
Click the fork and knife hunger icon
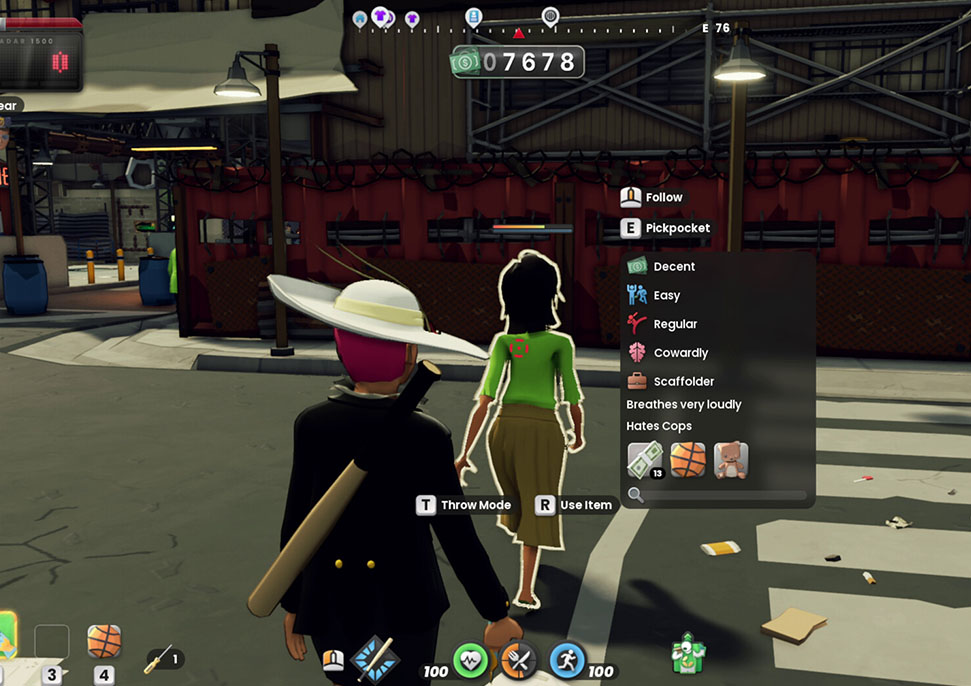point(518,661)
